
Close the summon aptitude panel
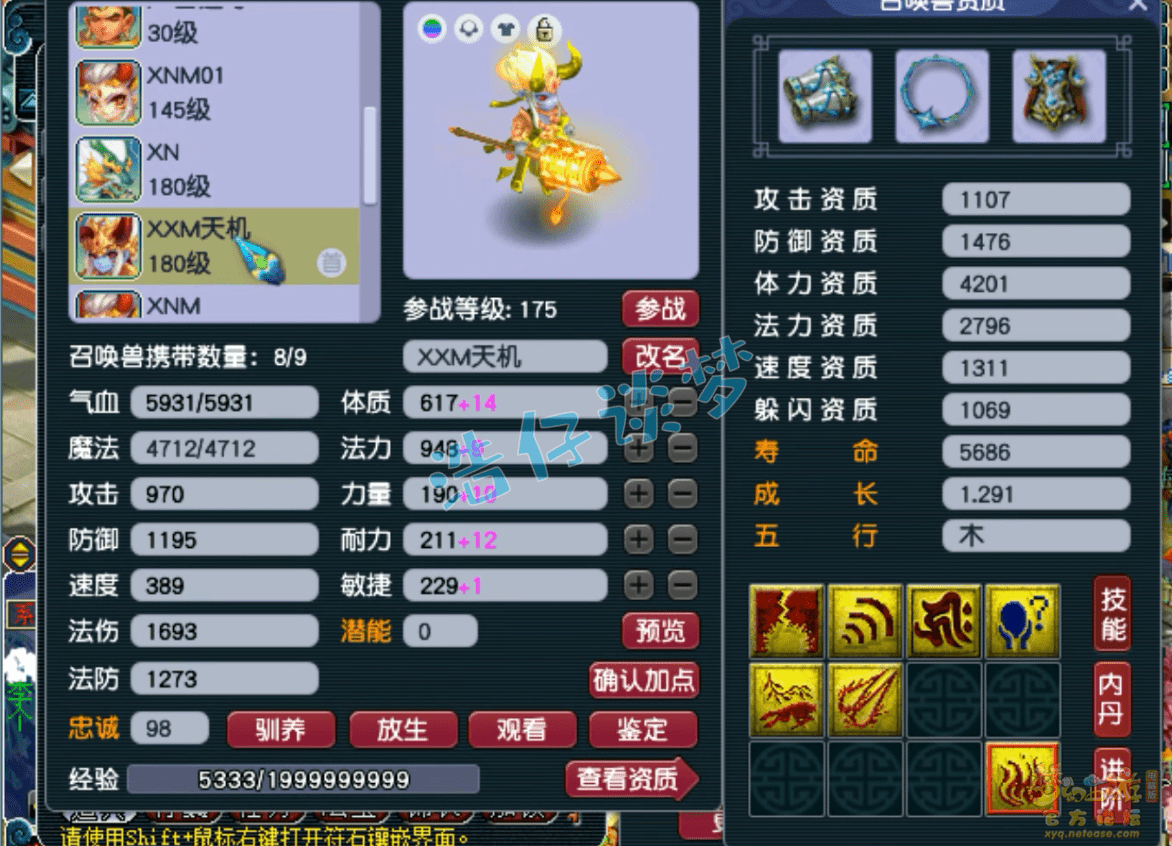[x=1138, y=6]
